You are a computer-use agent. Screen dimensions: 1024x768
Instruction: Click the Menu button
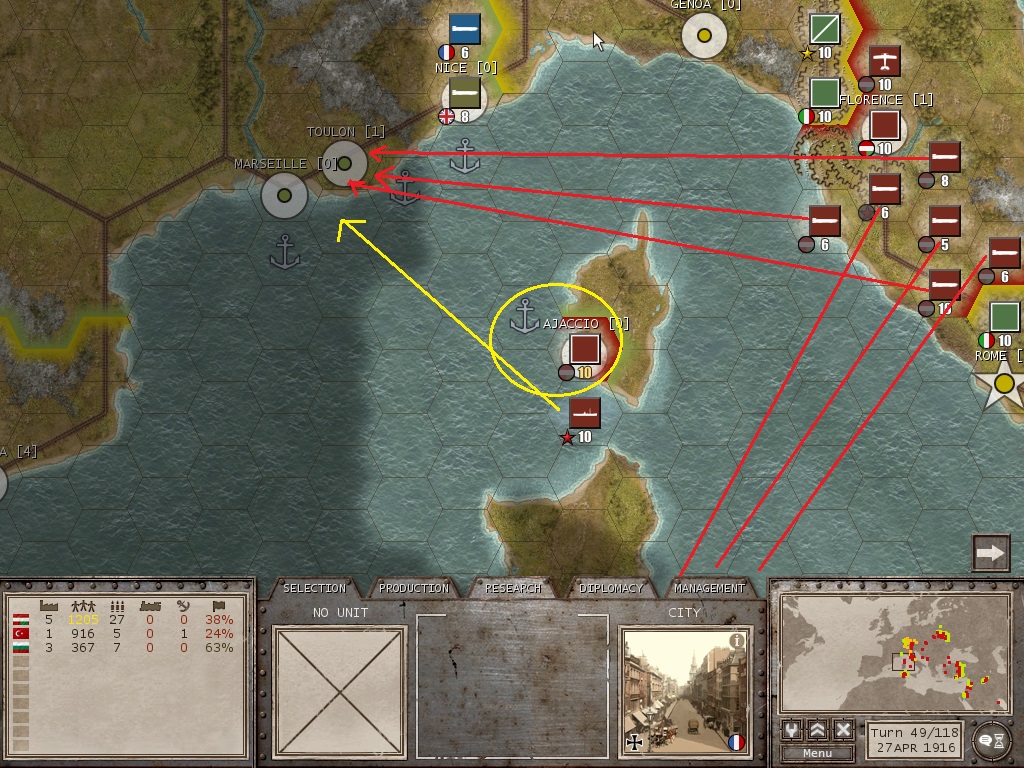click(x=817, y=753)
